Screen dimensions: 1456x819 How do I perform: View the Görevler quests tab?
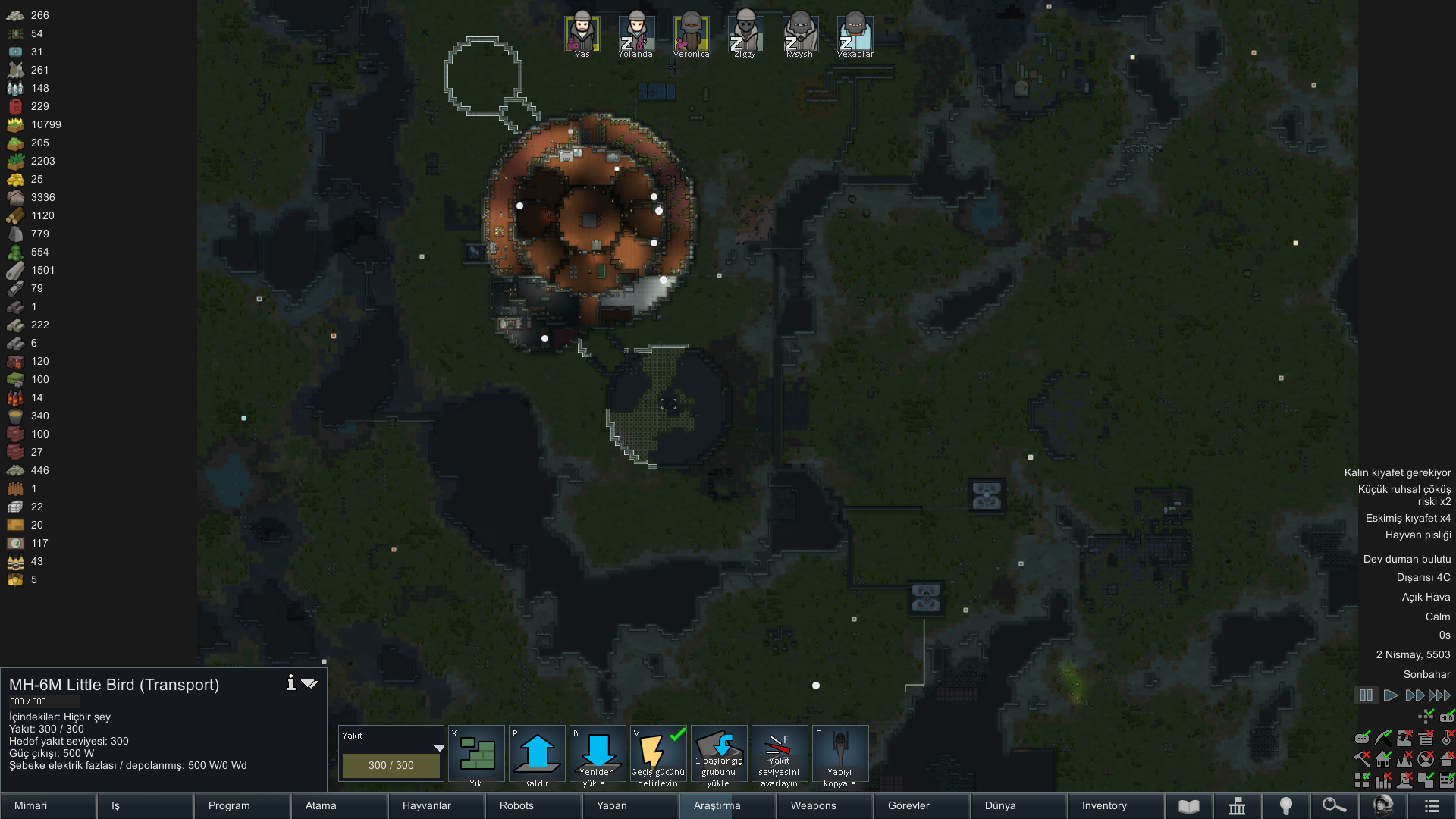pyautogui.click(x=921, y=805)
